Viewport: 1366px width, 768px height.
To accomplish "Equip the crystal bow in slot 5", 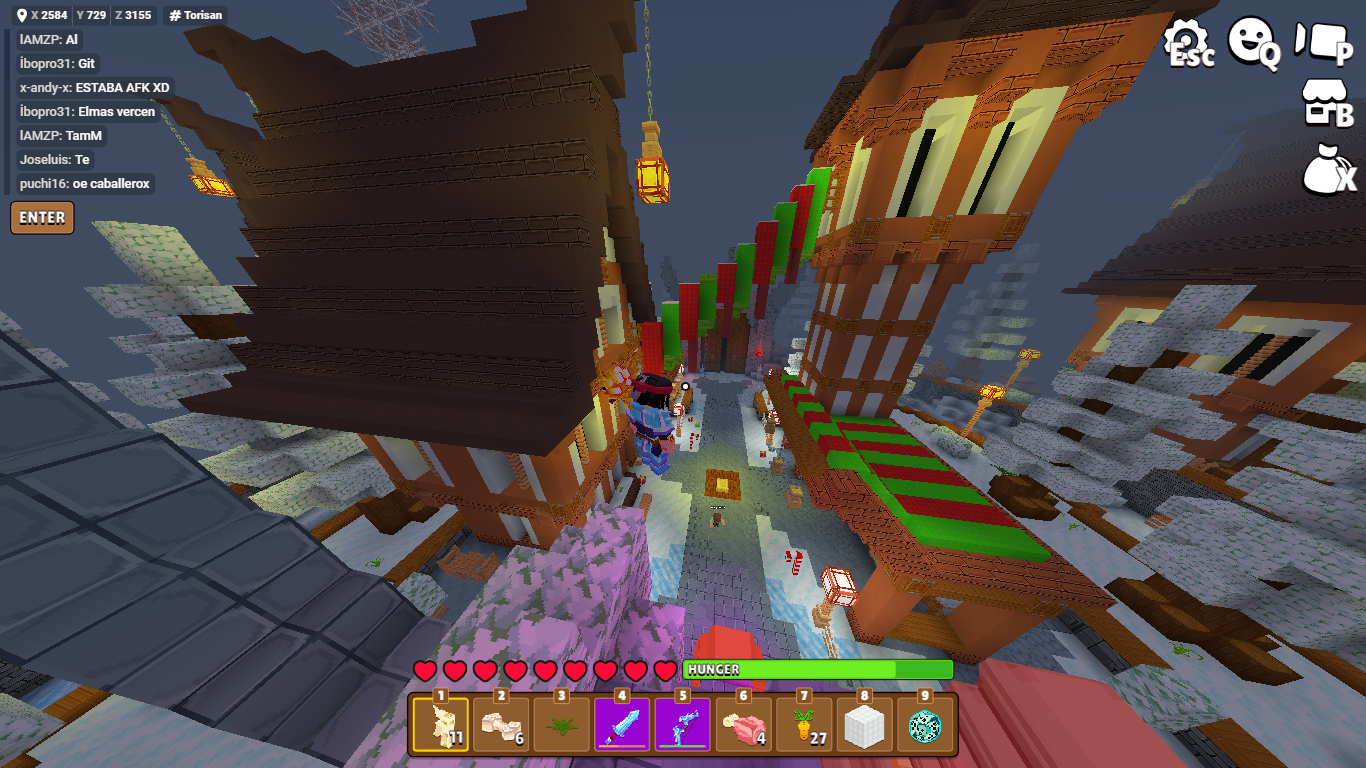I will 683,724.
